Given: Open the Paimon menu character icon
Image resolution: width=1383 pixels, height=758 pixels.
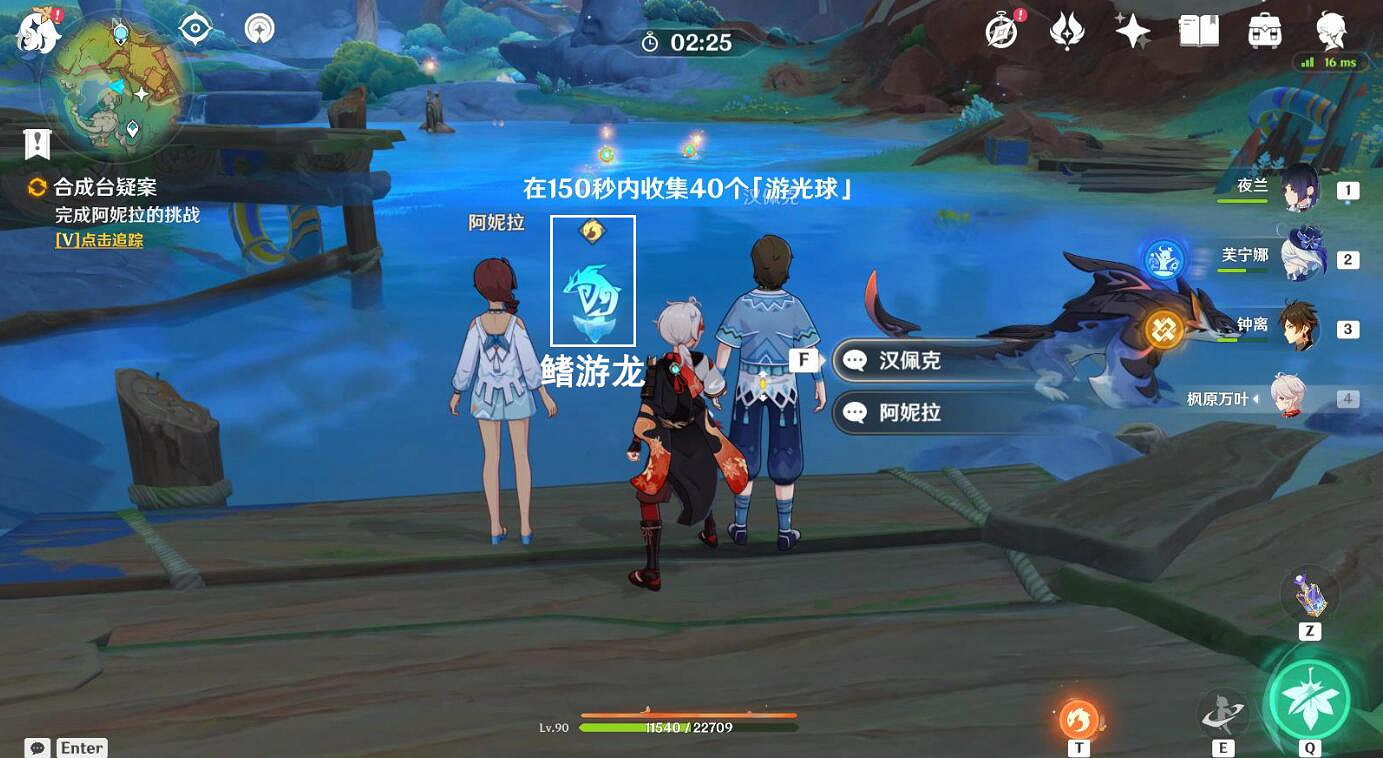Looking at the screenshot, I should [x=1330, y=30].
